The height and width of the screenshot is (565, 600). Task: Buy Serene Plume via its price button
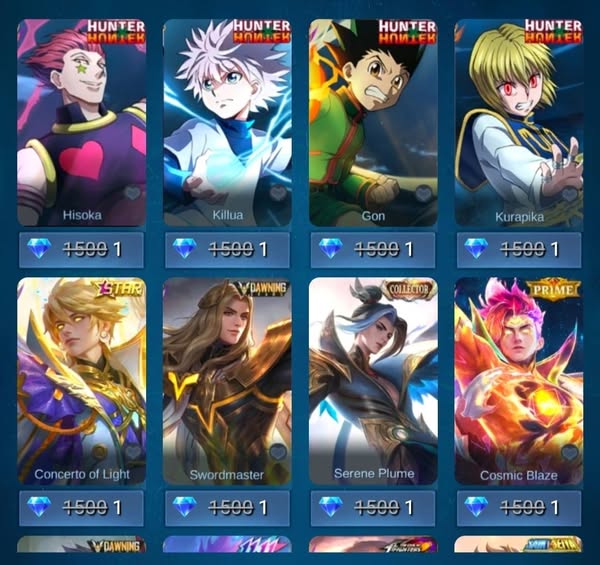coord(373,507)
